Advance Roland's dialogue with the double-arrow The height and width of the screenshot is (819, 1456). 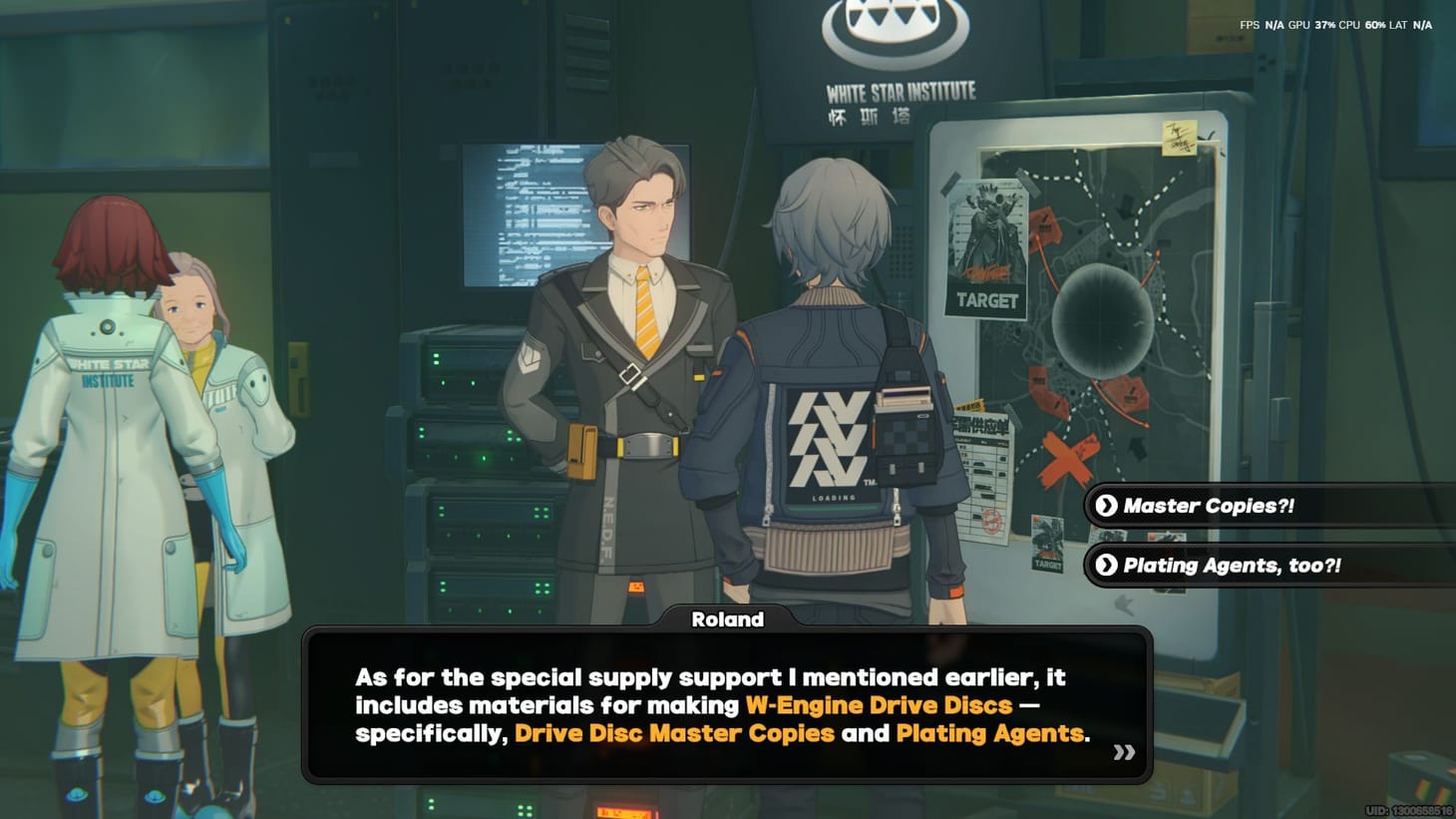[1123, 753]
